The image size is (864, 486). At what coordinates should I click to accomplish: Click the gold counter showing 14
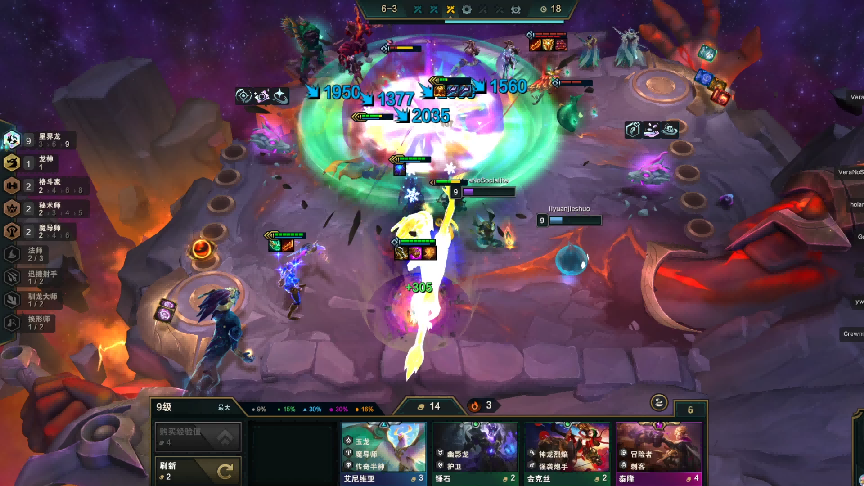tap(429, 406)
